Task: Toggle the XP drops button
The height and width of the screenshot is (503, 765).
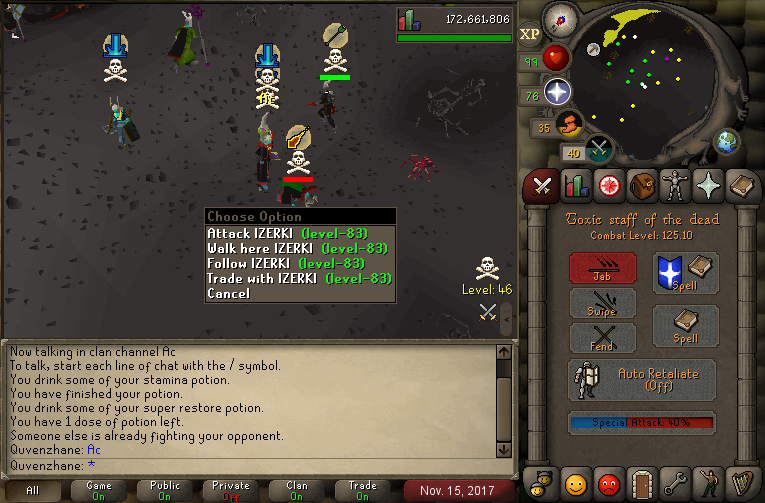Action: (530, 34)
